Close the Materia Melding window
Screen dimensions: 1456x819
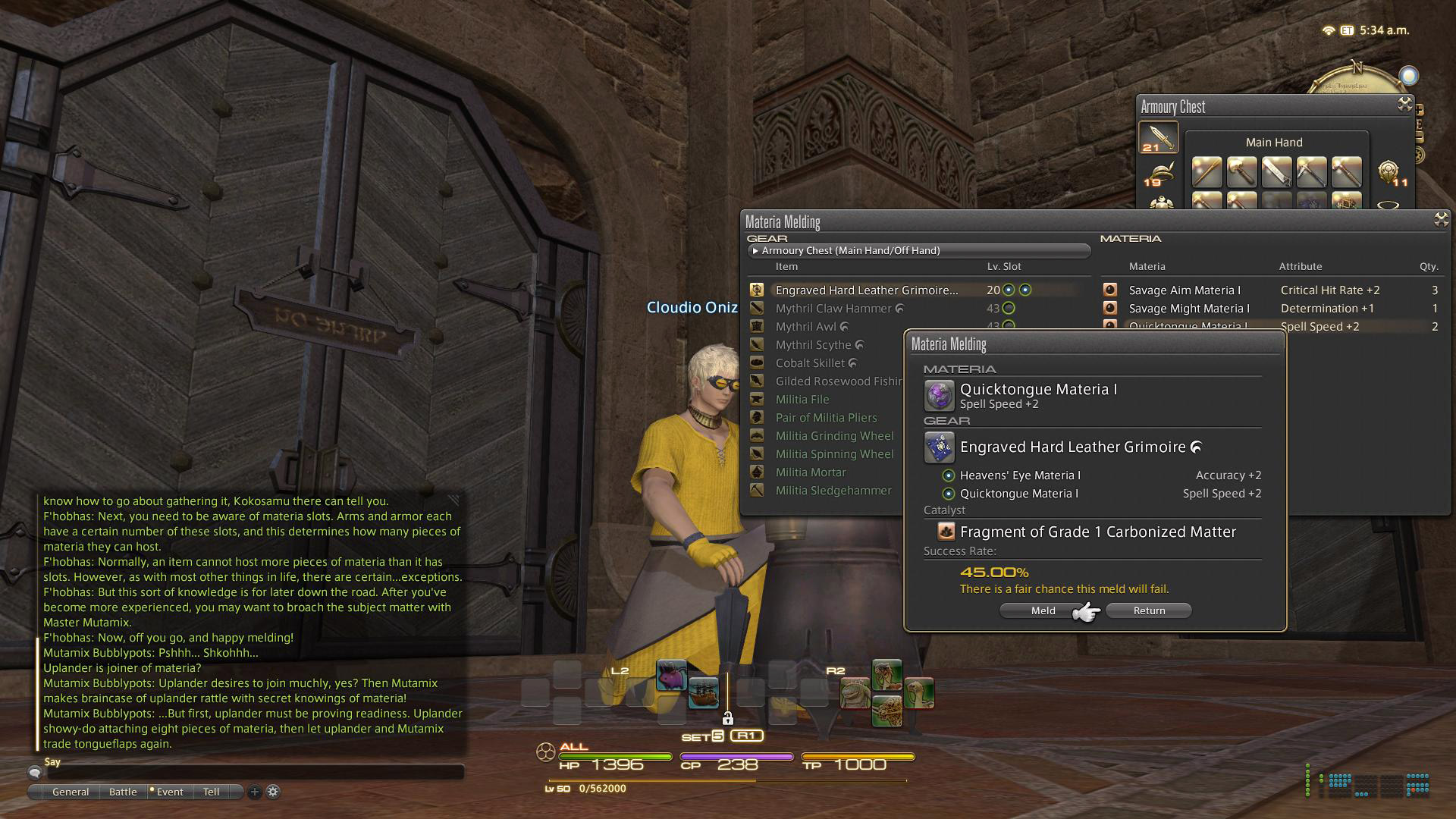coord(1441,220)
